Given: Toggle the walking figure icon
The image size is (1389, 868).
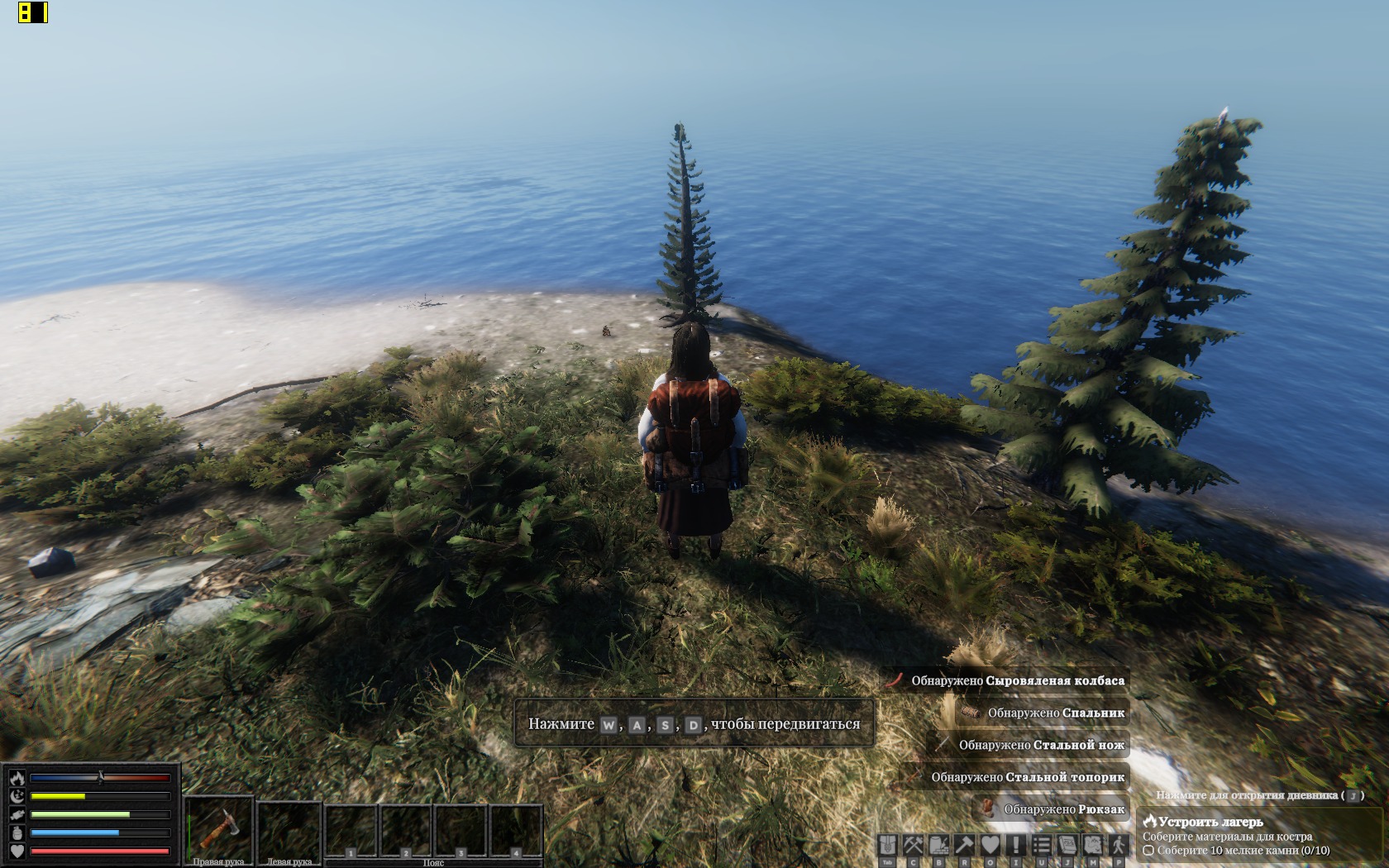Looking at the screenshot, I should click(1119, 845).
